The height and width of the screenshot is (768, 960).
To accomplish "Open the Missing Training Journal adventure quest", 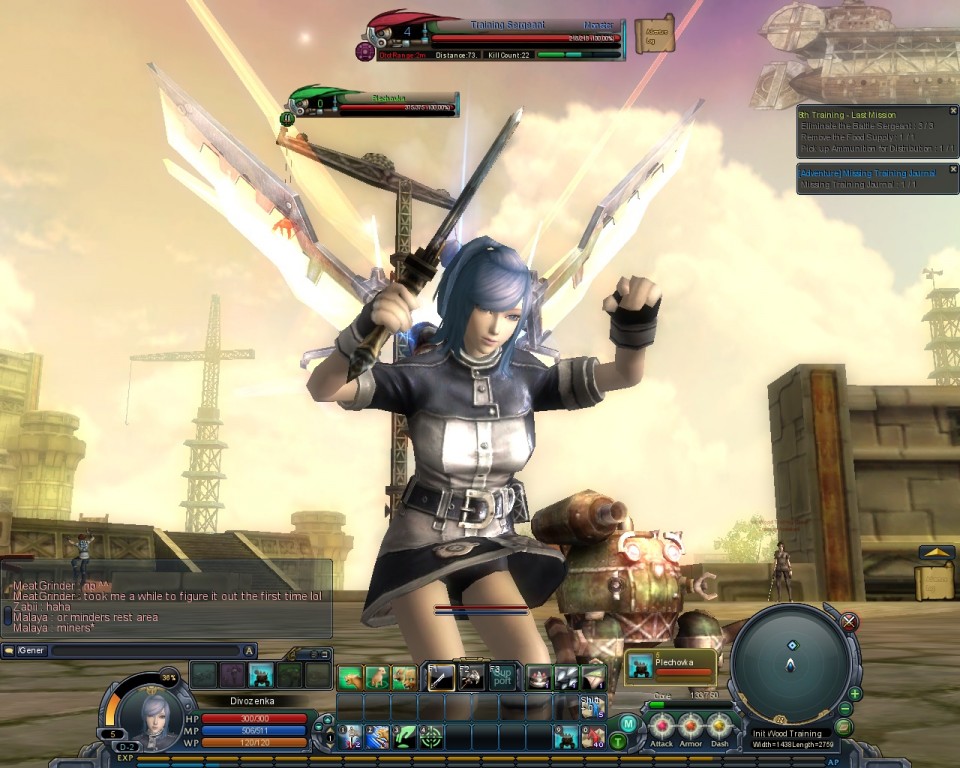I will pos(868,174).
